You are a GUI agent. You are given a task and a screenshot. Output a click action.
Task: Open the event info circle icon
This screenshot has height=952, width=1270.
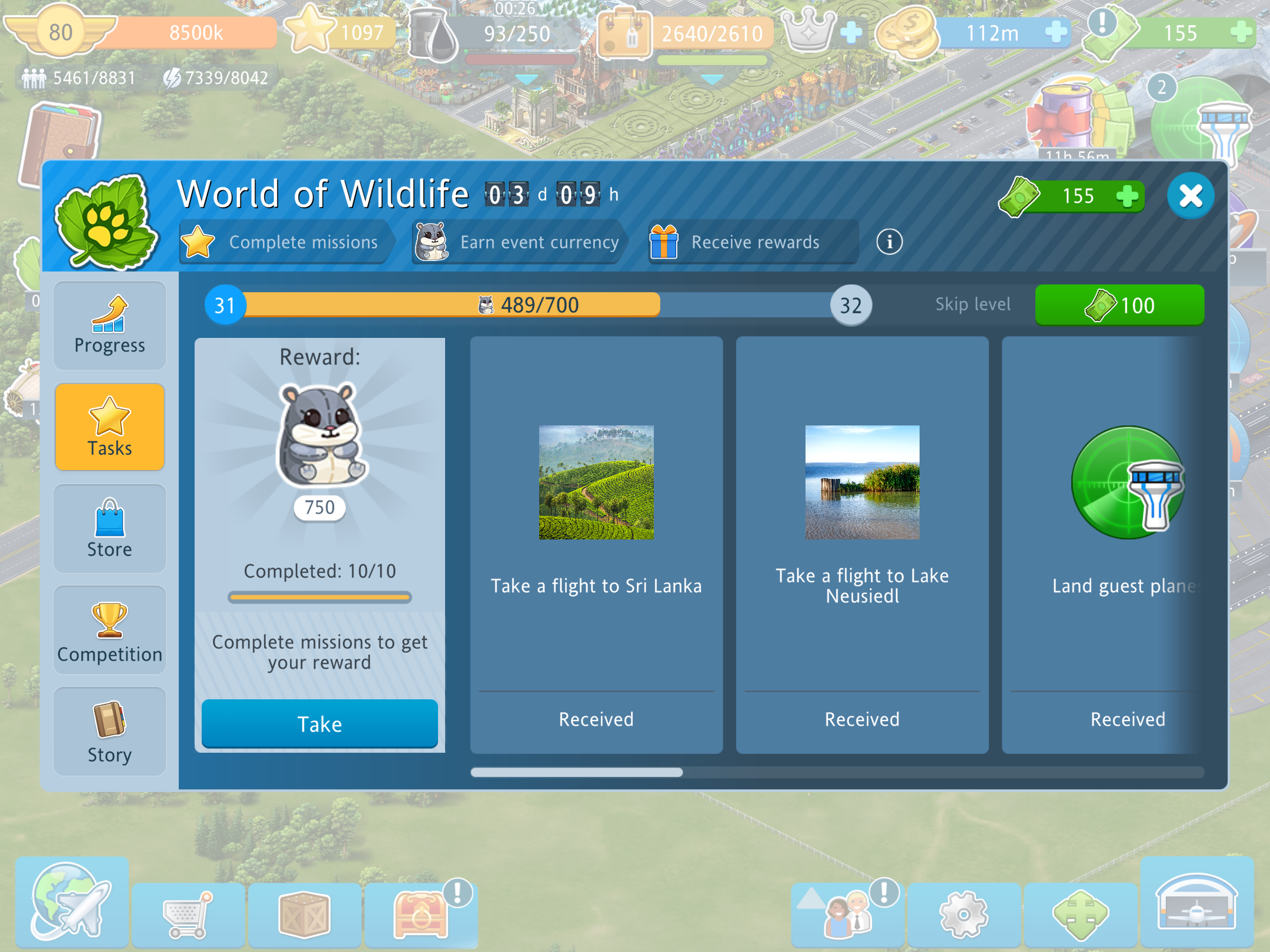[x=889, y=242]
